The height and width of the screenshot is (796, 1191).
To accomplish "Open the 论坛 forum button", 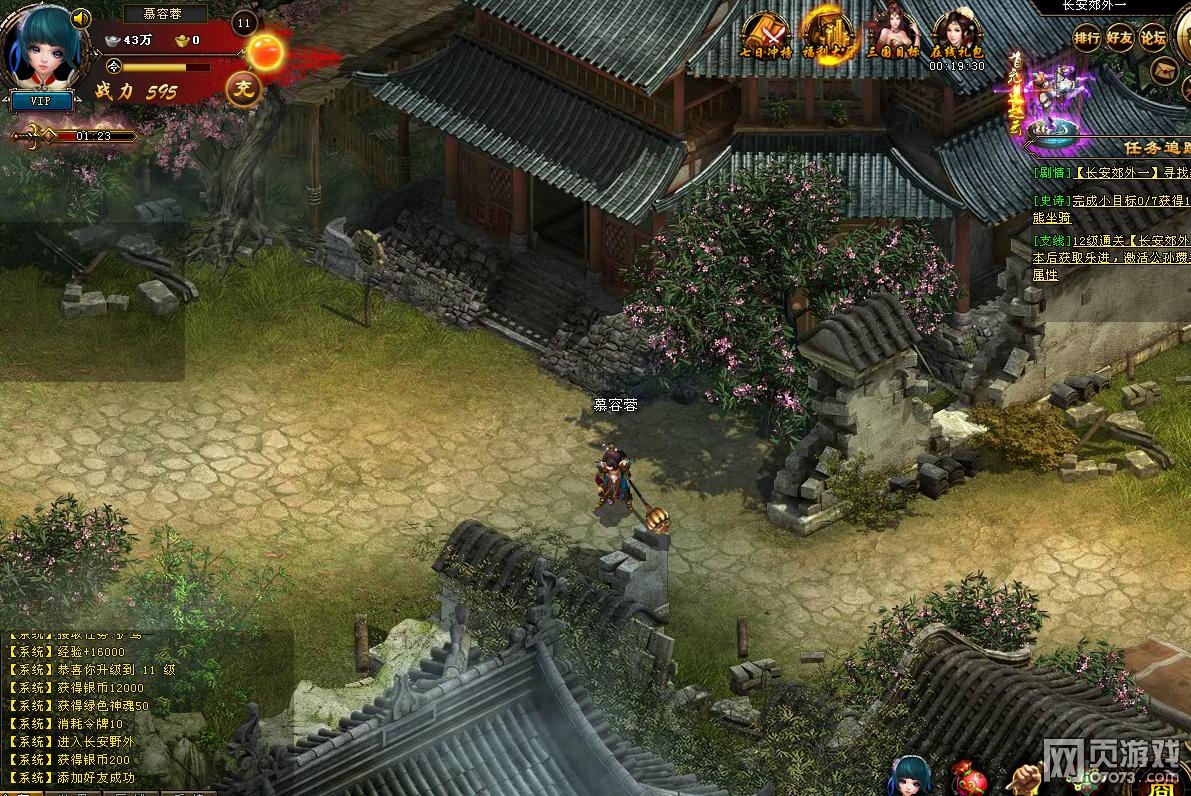I will [x=1153, y=38].
